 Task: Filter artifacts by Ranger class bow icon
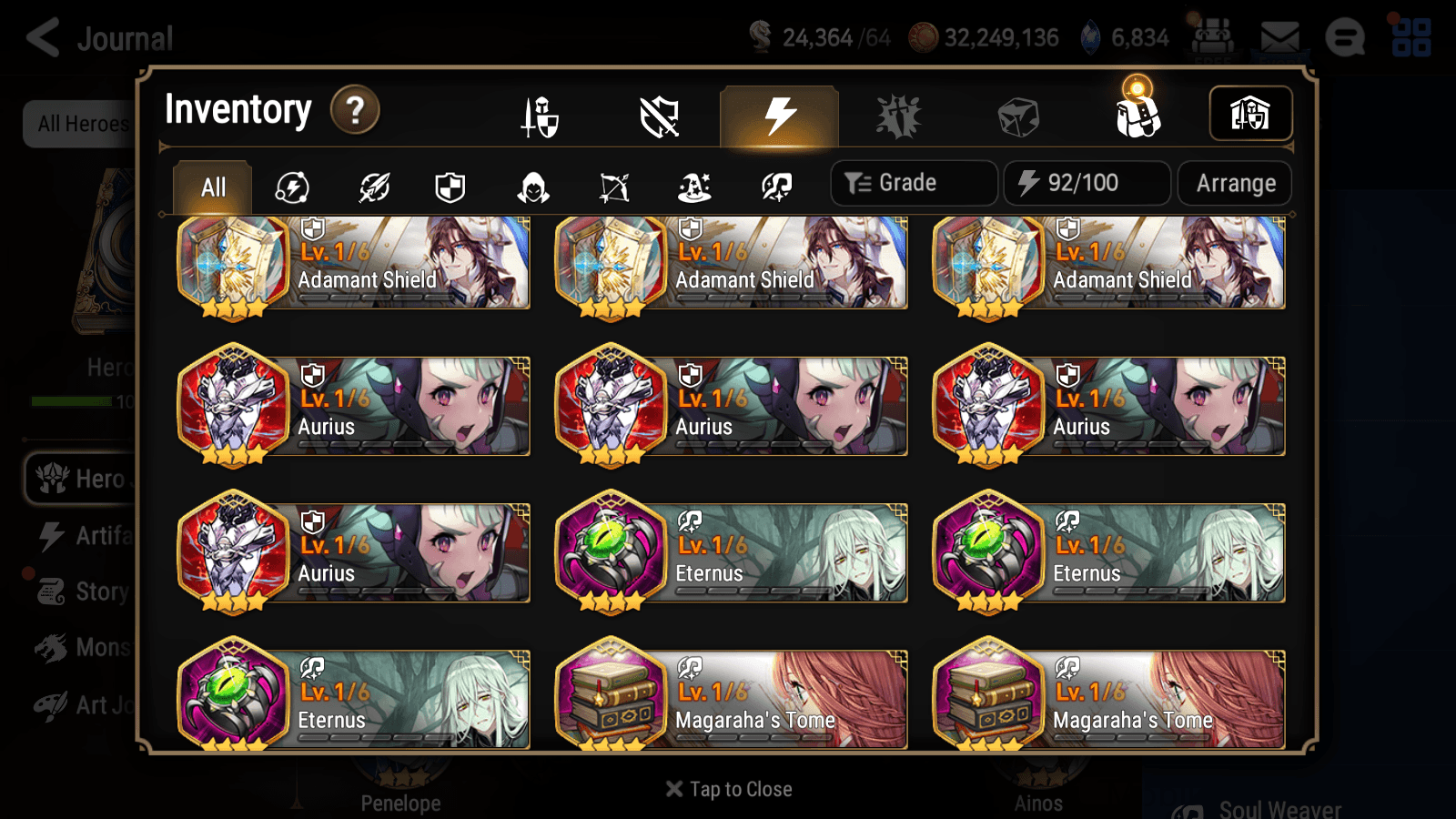pos(614,187)
